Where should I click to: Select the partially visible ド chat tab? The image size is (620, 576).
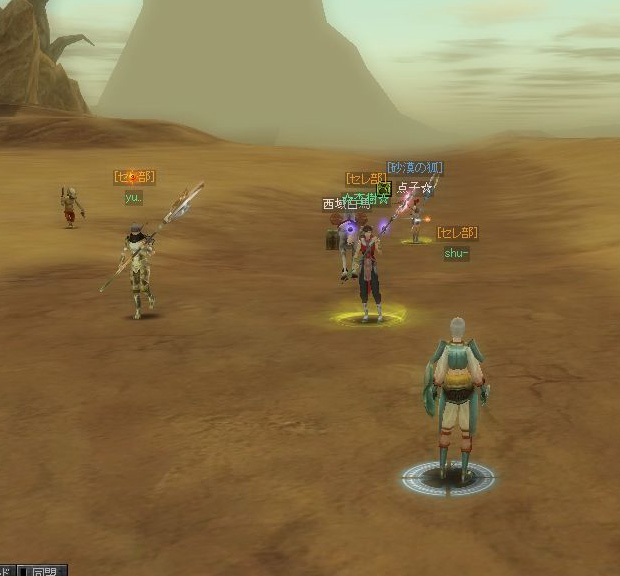(x=7, y=571)
